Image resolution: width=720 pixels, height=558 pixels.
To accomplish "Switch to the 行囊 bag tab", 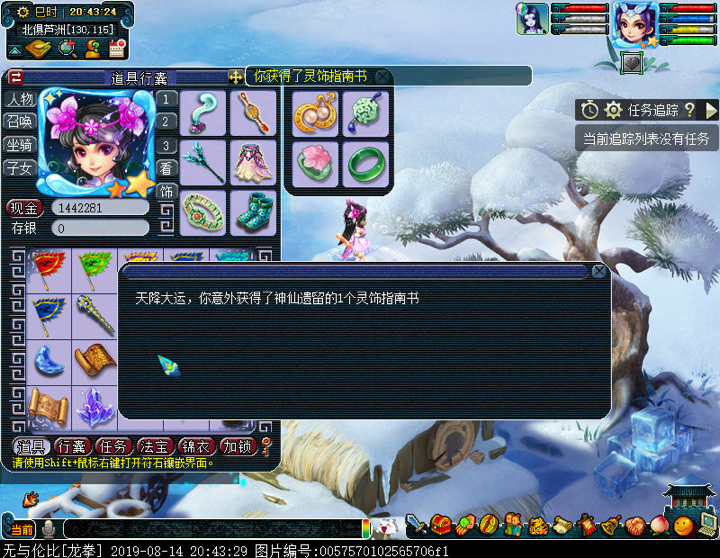I will tap(74, 447).
